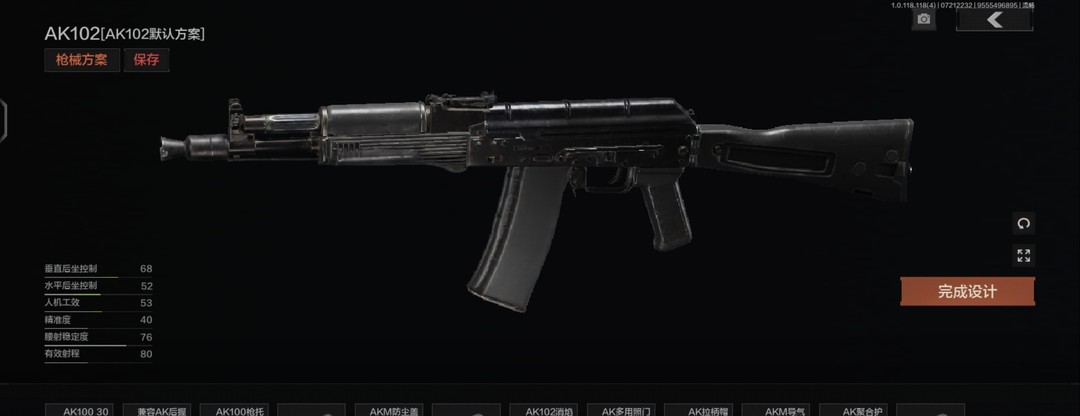This screenshot has width=1080, height=416.
Task: Select the AK102消焰 muzzle slot
Action: [x=548, y=410]
